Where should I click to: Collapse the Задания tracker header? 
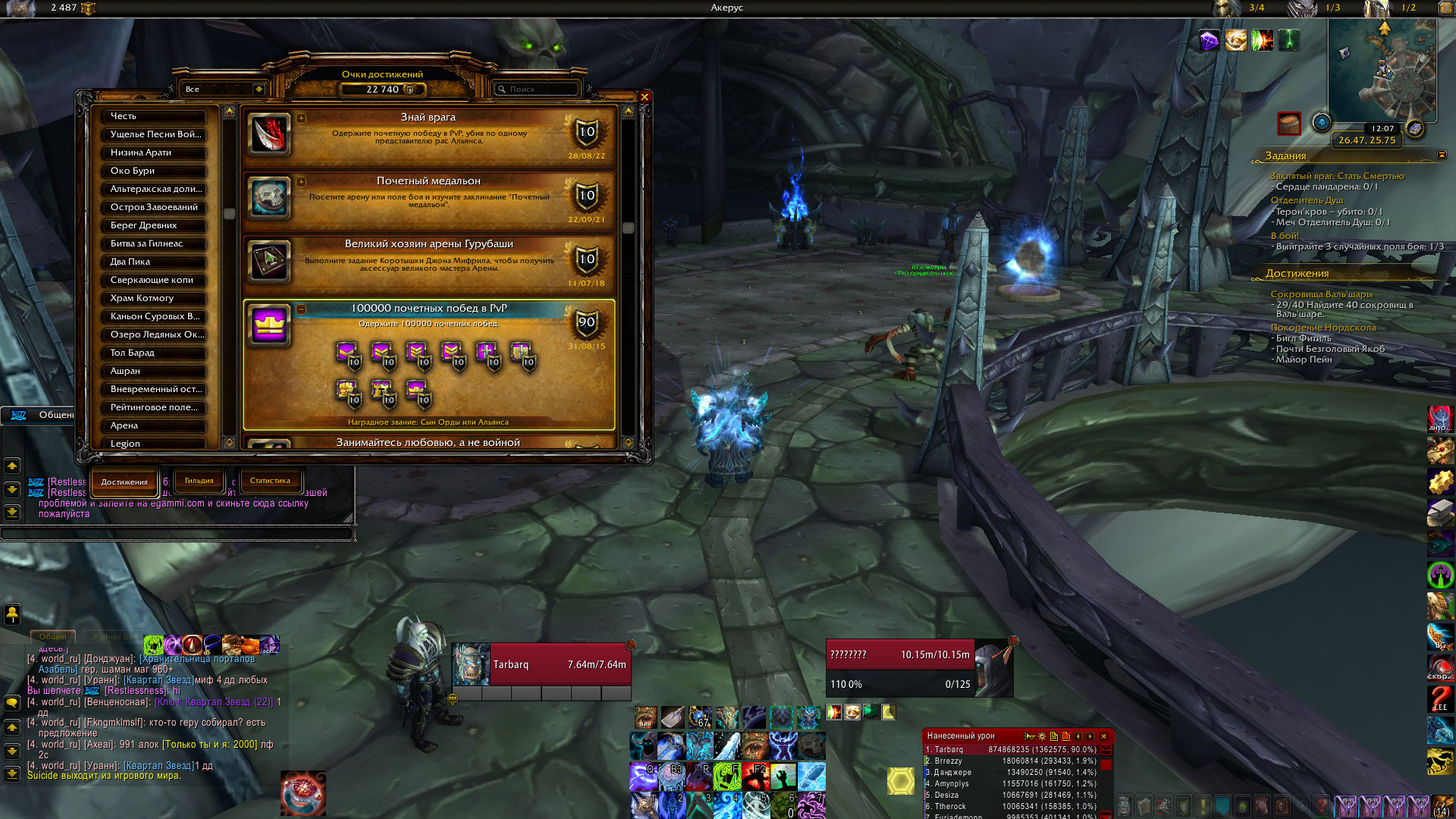coord(1442,155)
